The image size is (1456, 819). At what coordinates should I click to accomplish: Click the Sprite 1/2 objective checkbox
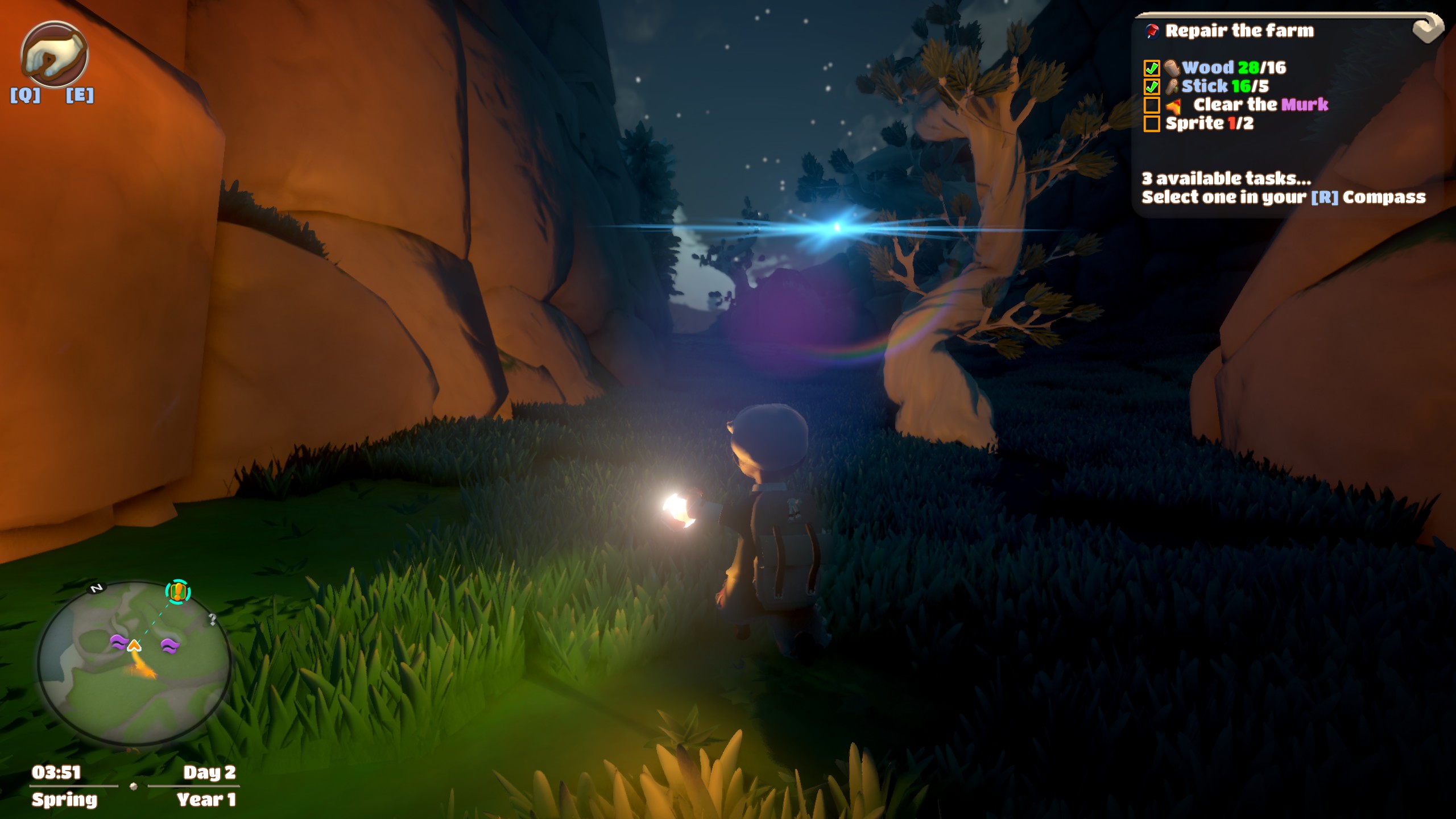(x=1152, y=124)
